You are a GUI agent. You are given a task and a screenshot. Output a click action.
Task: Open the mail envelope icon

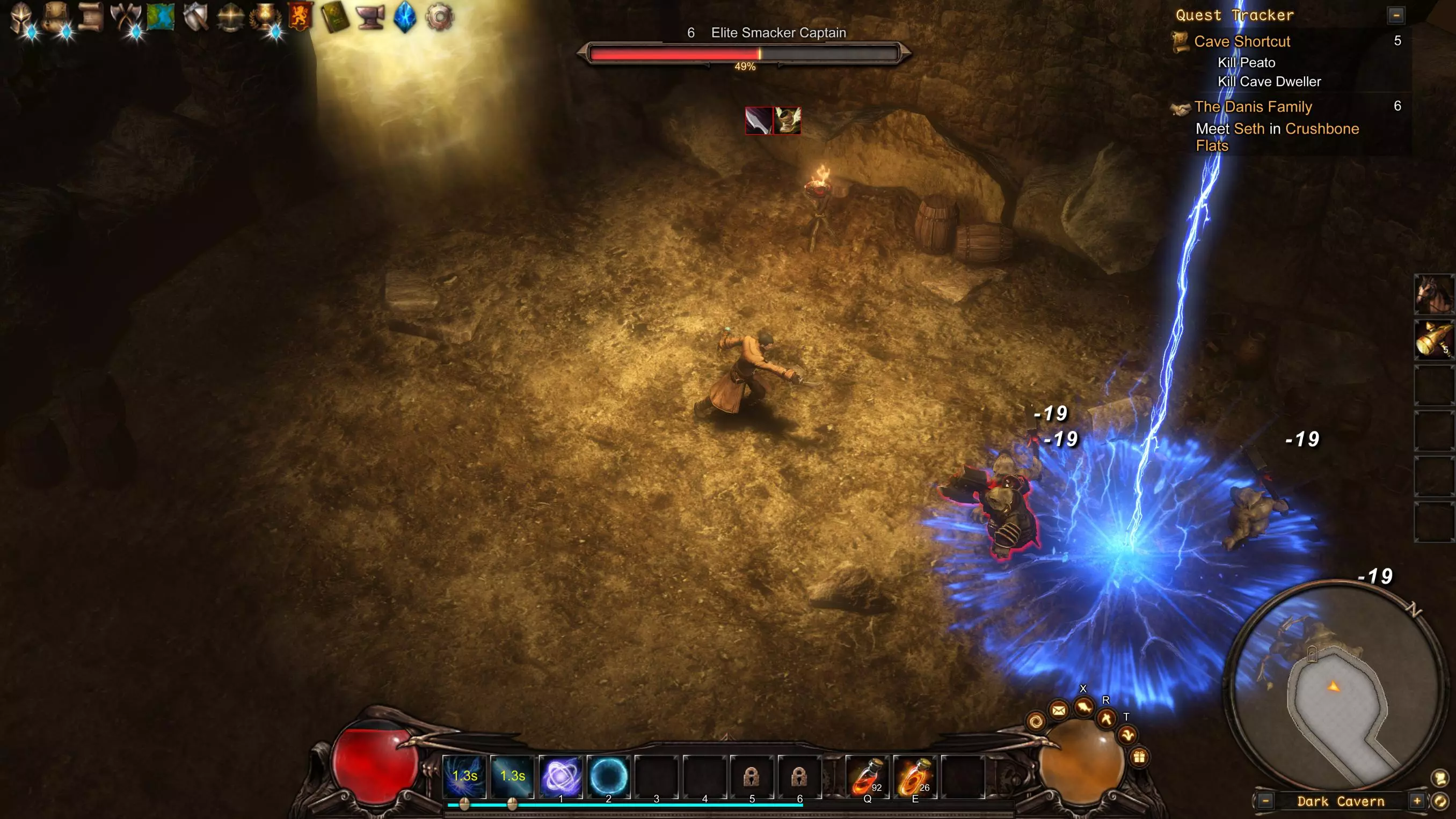[x=1059, y=710]
